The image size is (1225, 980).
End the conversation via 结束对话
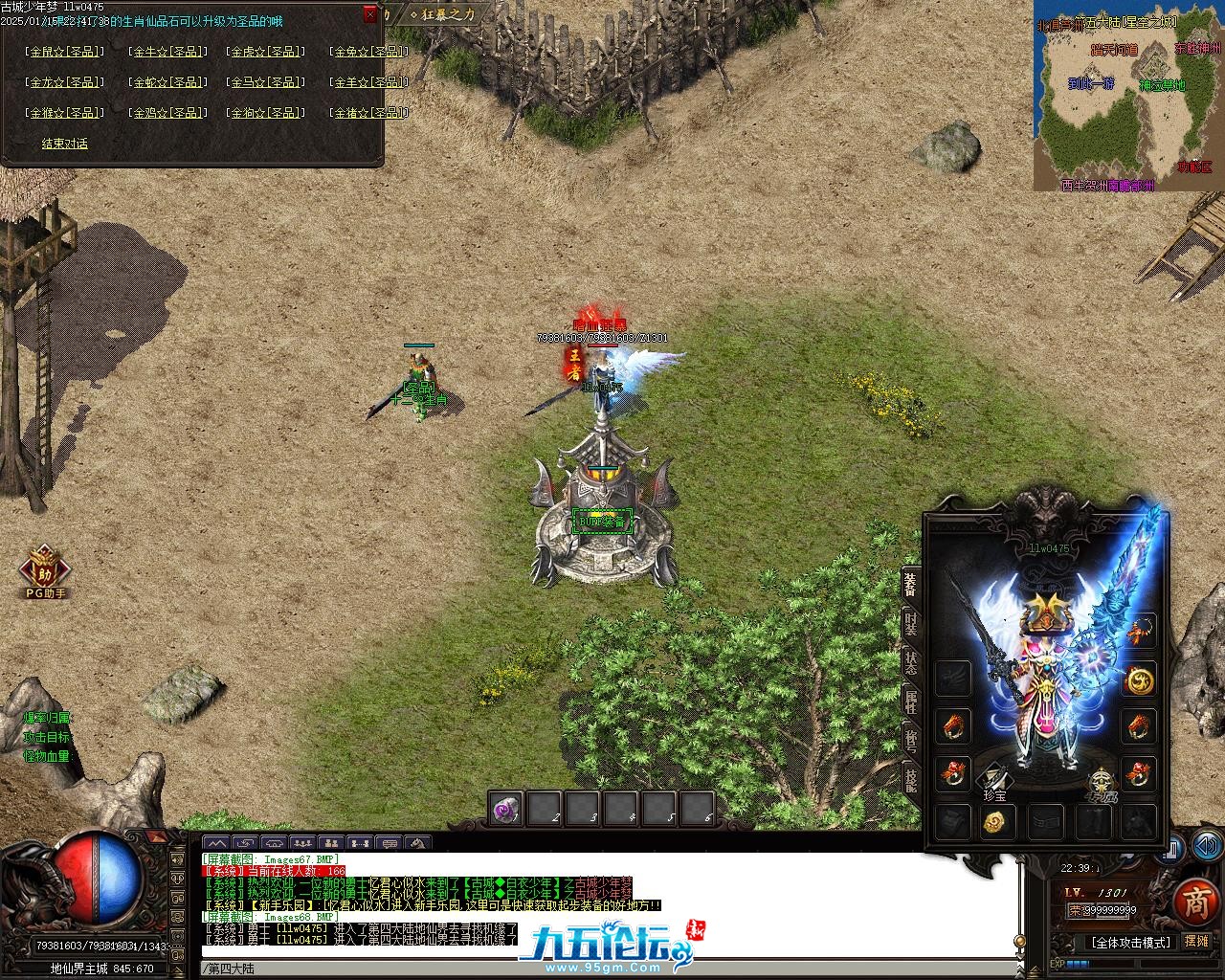(64, 144)
